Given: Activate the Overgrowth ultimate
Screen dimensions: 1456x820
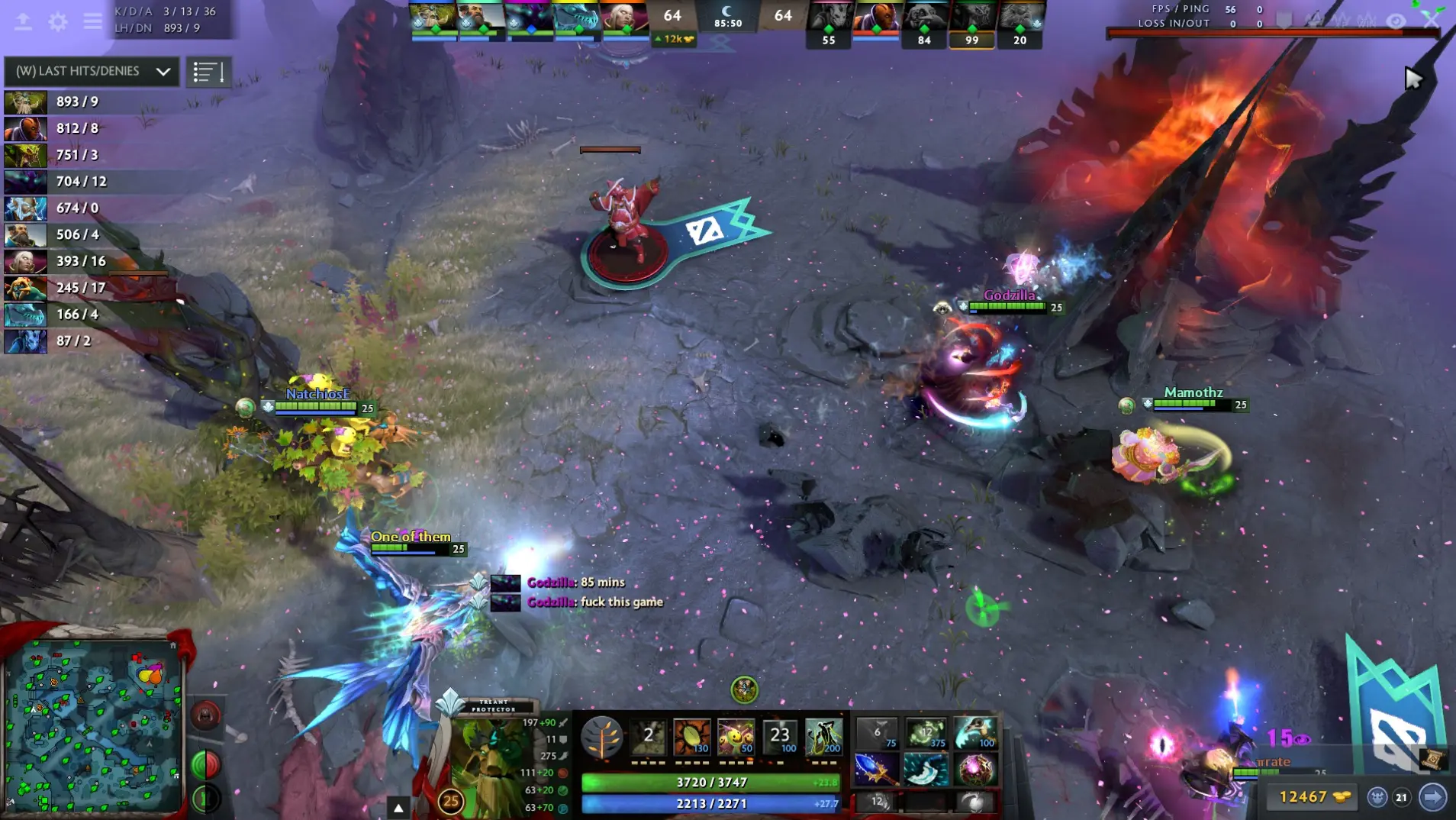Looking at the screenshot, I should [x=824, y=737].
